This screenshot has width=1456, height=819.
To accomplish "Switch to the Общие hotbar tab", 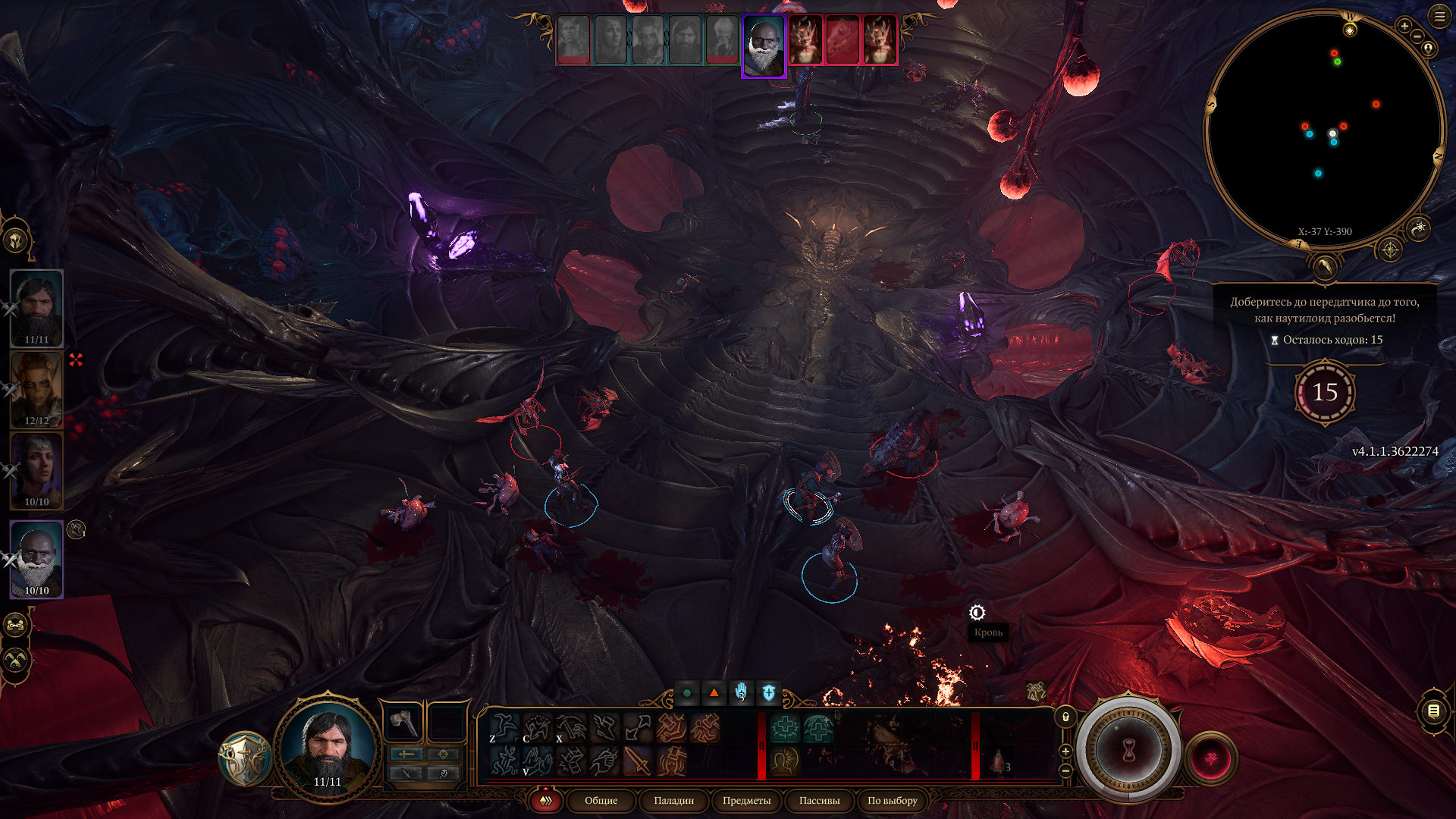I will (601, 801).
